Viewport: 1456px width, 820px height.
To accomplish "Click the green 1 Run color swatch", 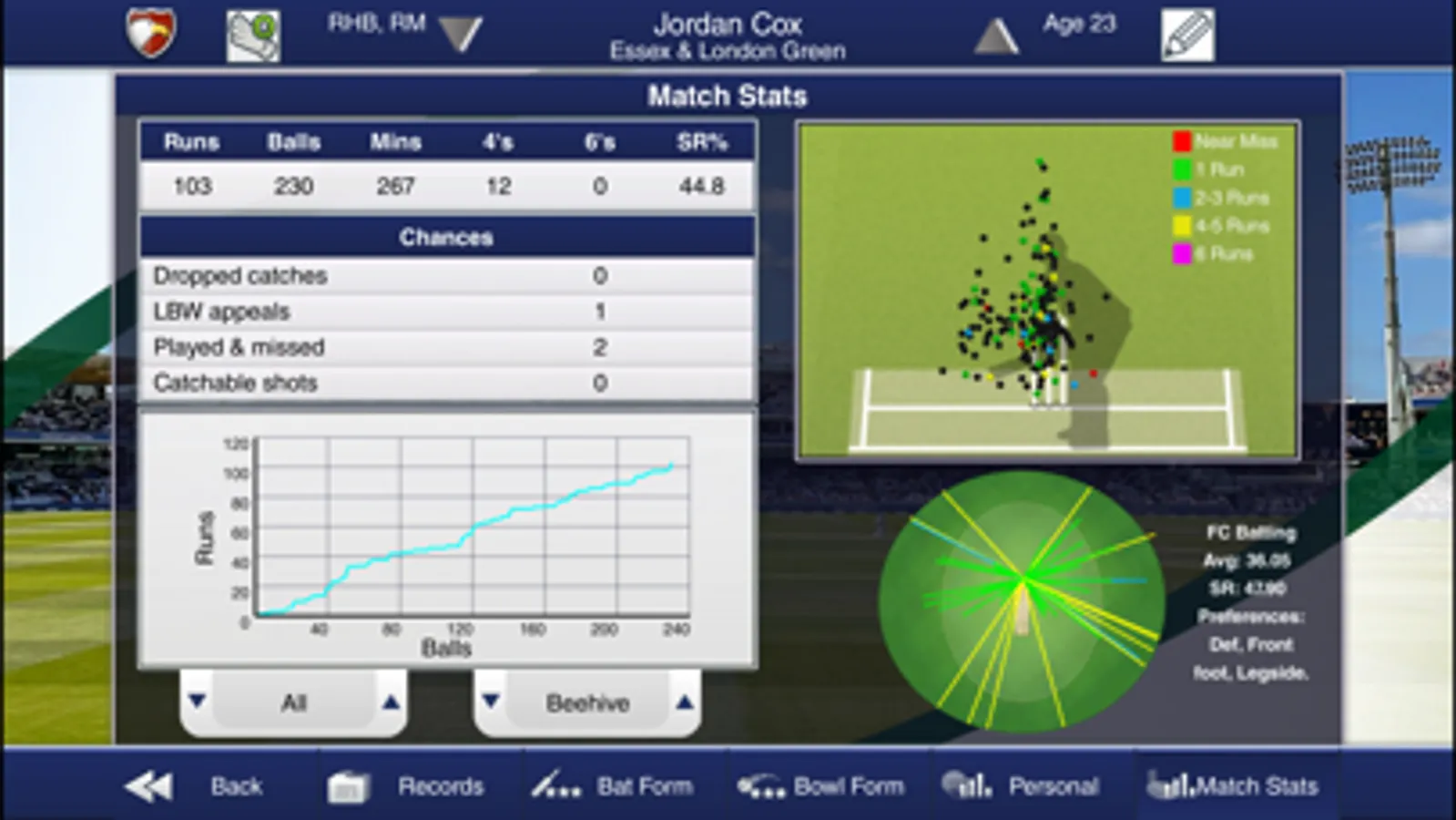I will (x=1181, y=169).
